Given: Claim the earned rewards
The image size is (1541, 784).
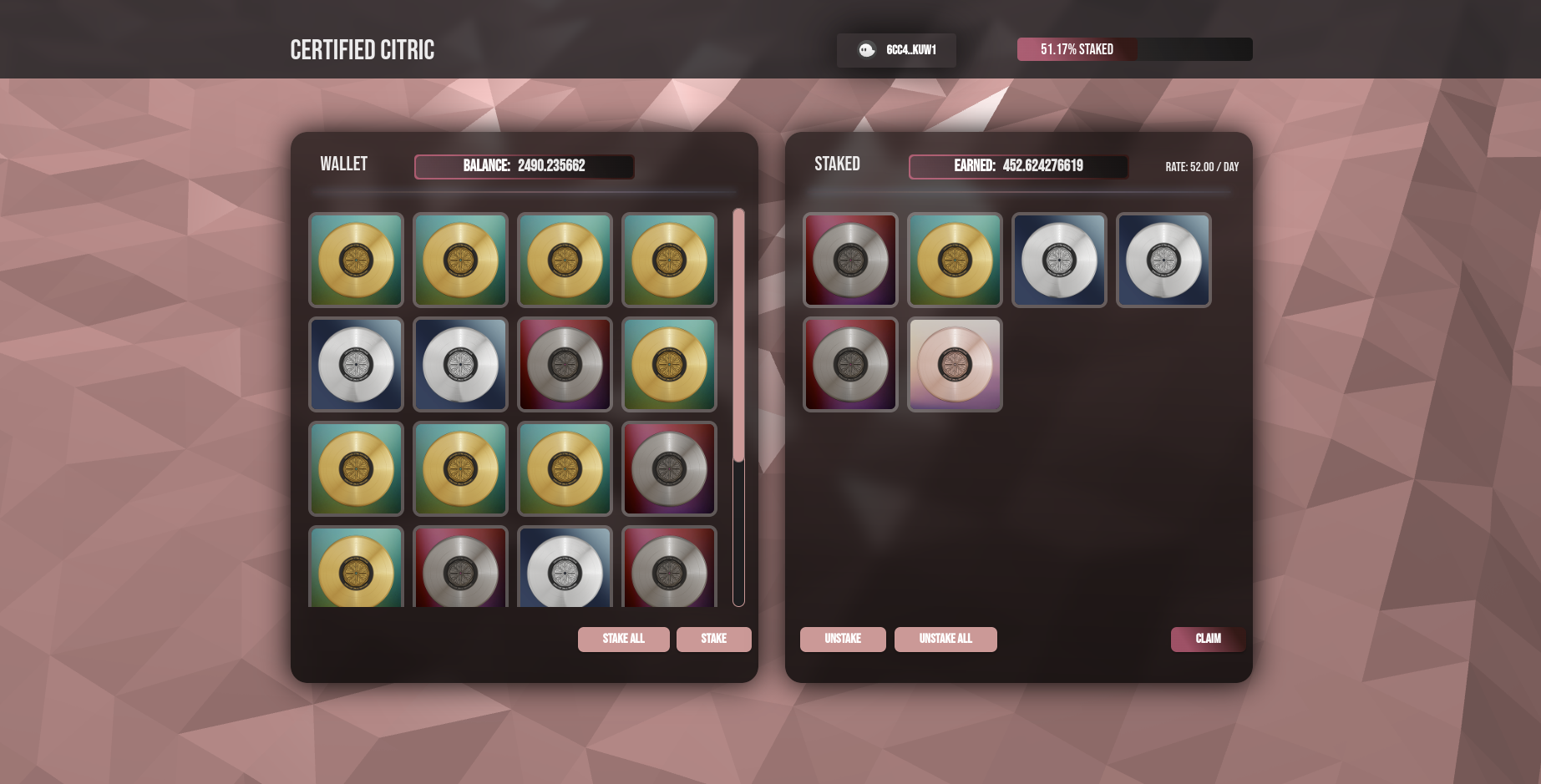Looking at the screenshot, I should (1207, 639).
